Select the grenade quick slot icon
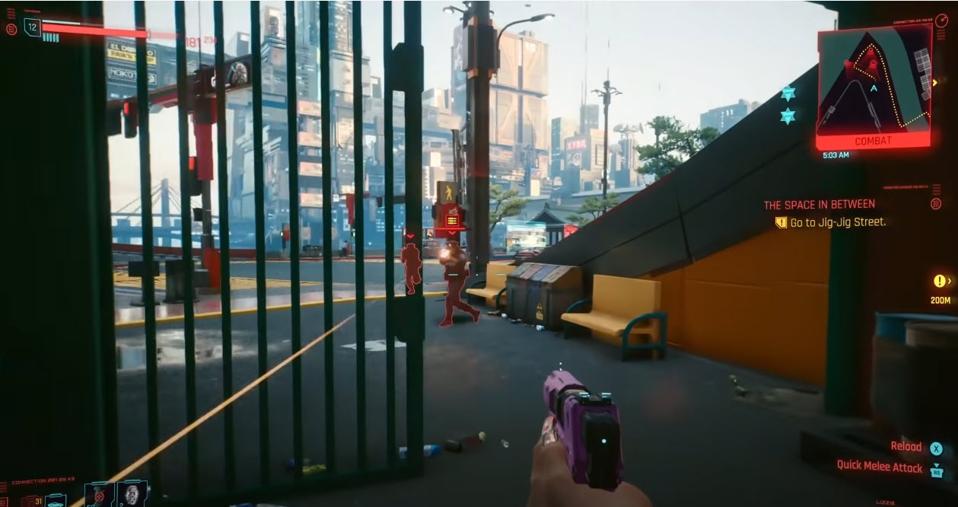Image resolution: width=958 pixels, height=507 pixels. (x=99, y=493)
